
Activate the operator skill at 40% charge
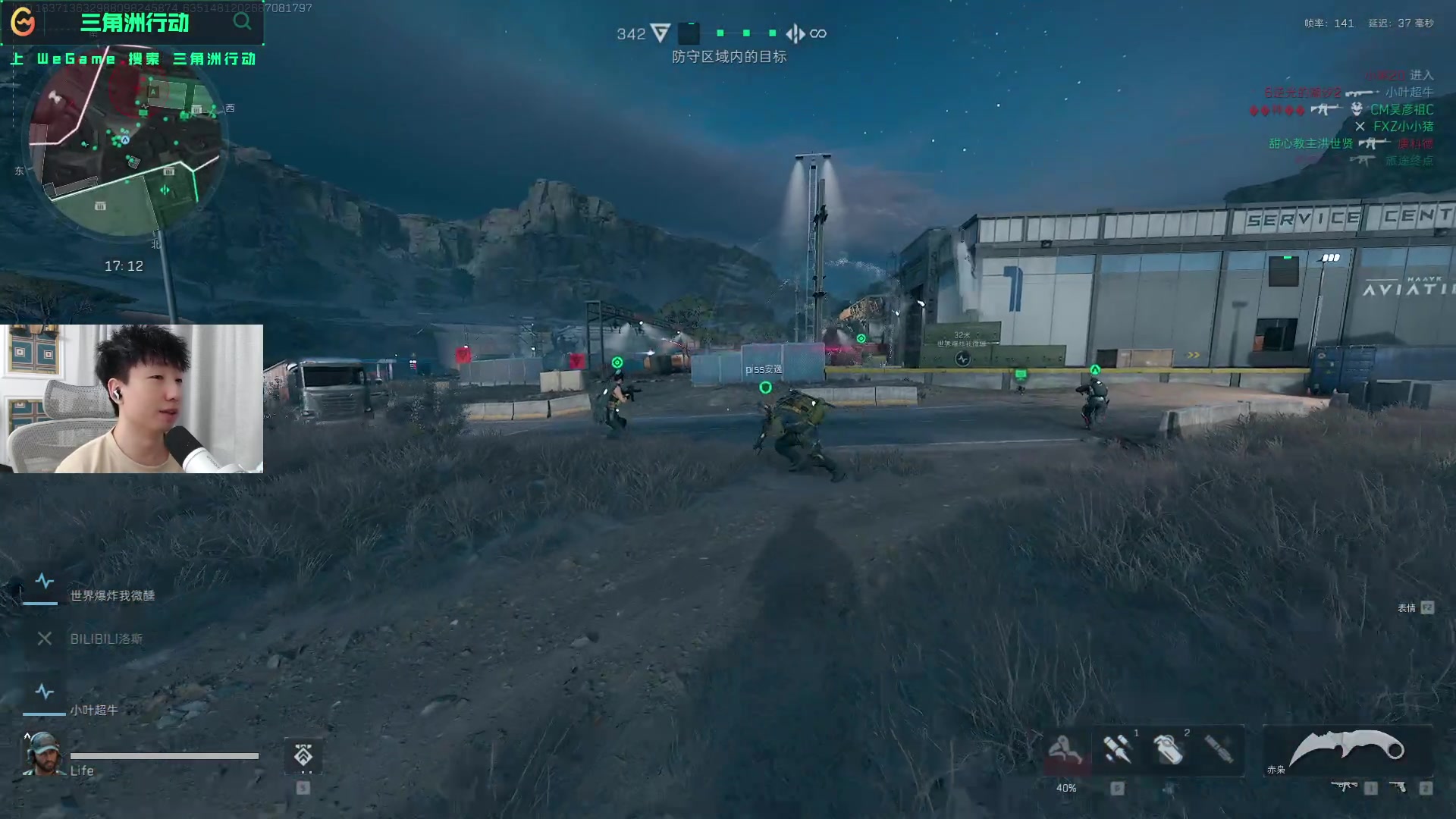(1065, 751)
